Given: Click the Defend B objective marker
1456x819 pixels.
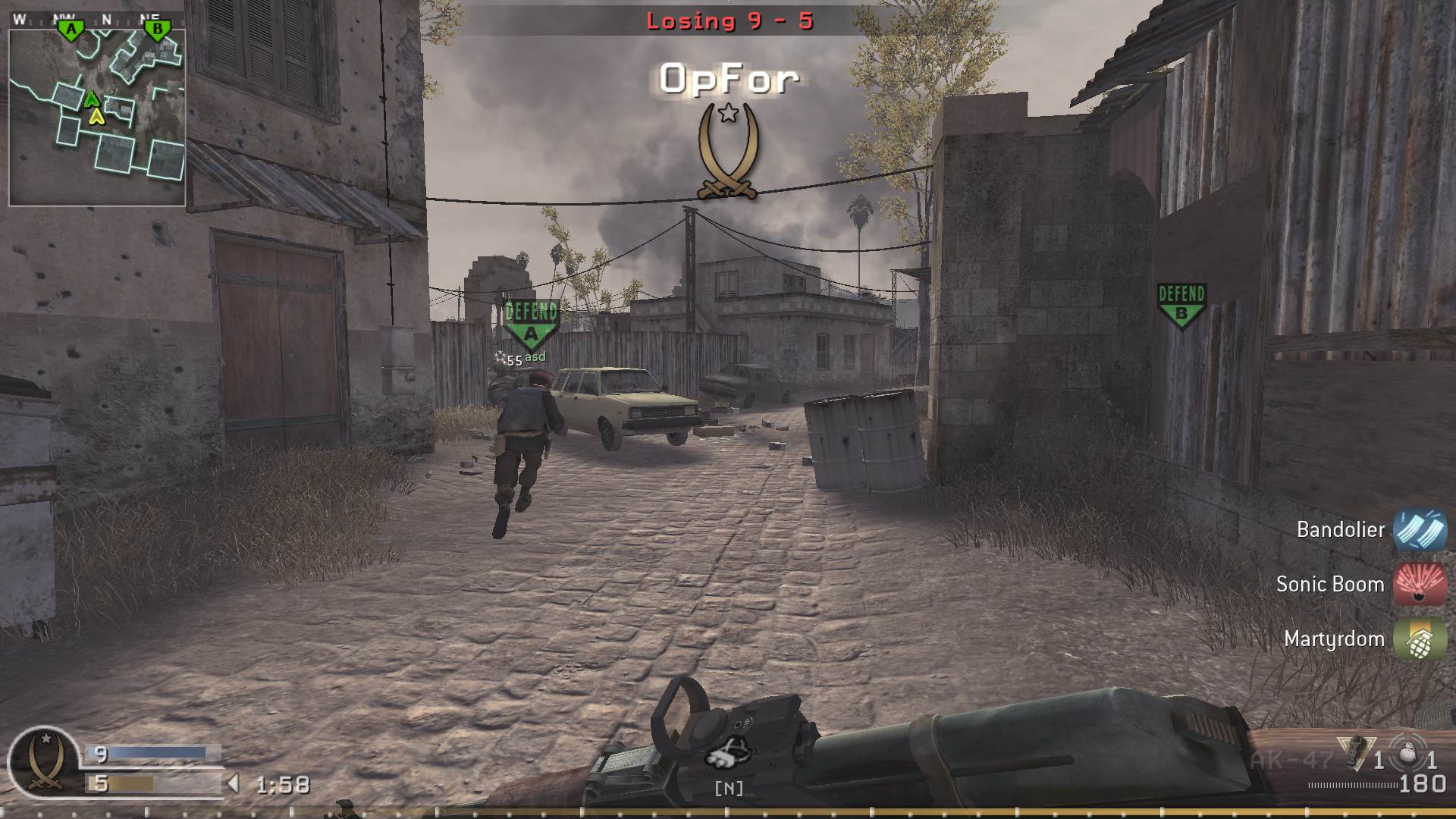Looking at the screenshot, I should click(x=1181, y=301).
